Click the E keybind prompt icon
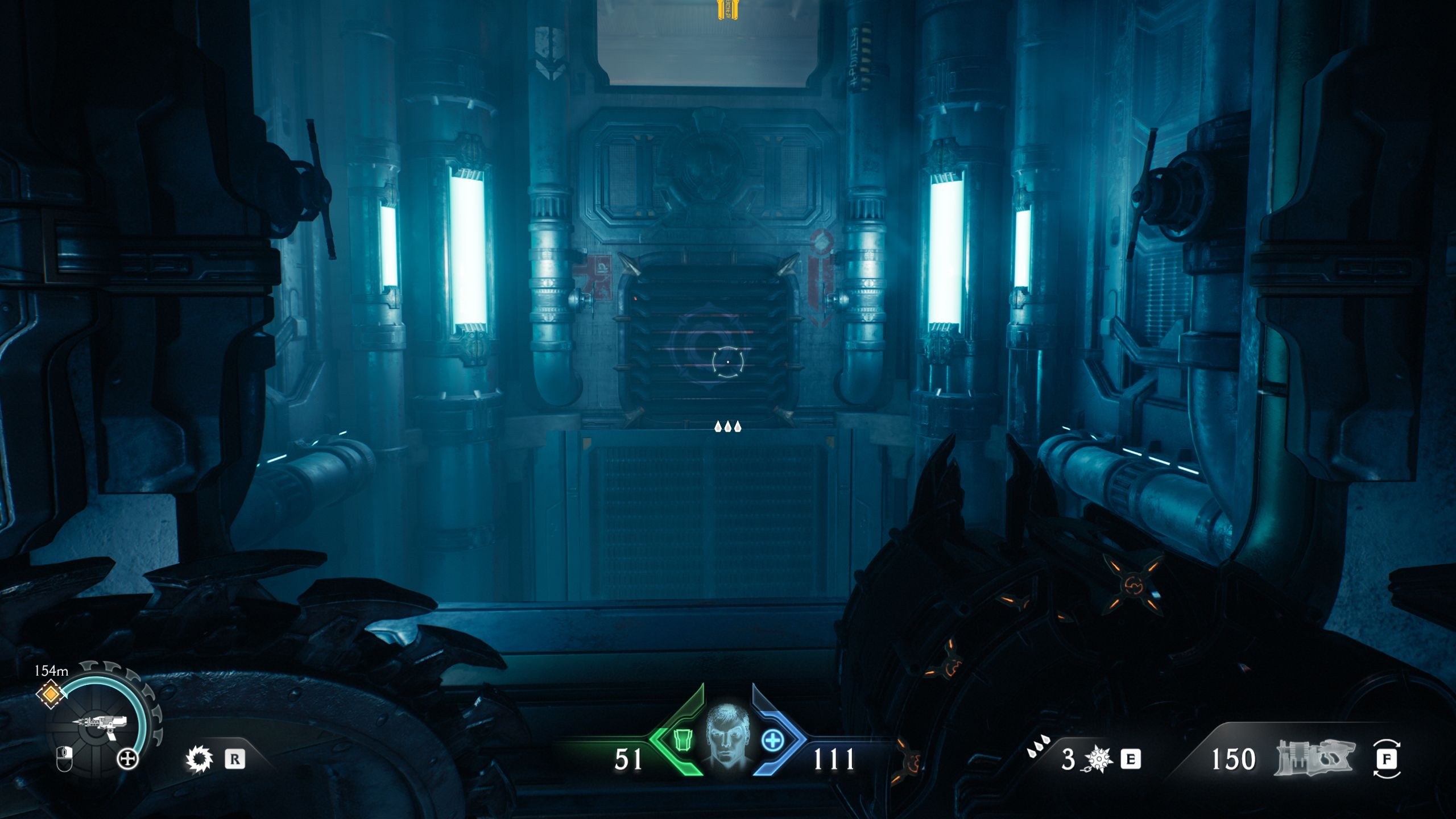This screenshot has height=819, width=1456. click(x=1131, y=759)
